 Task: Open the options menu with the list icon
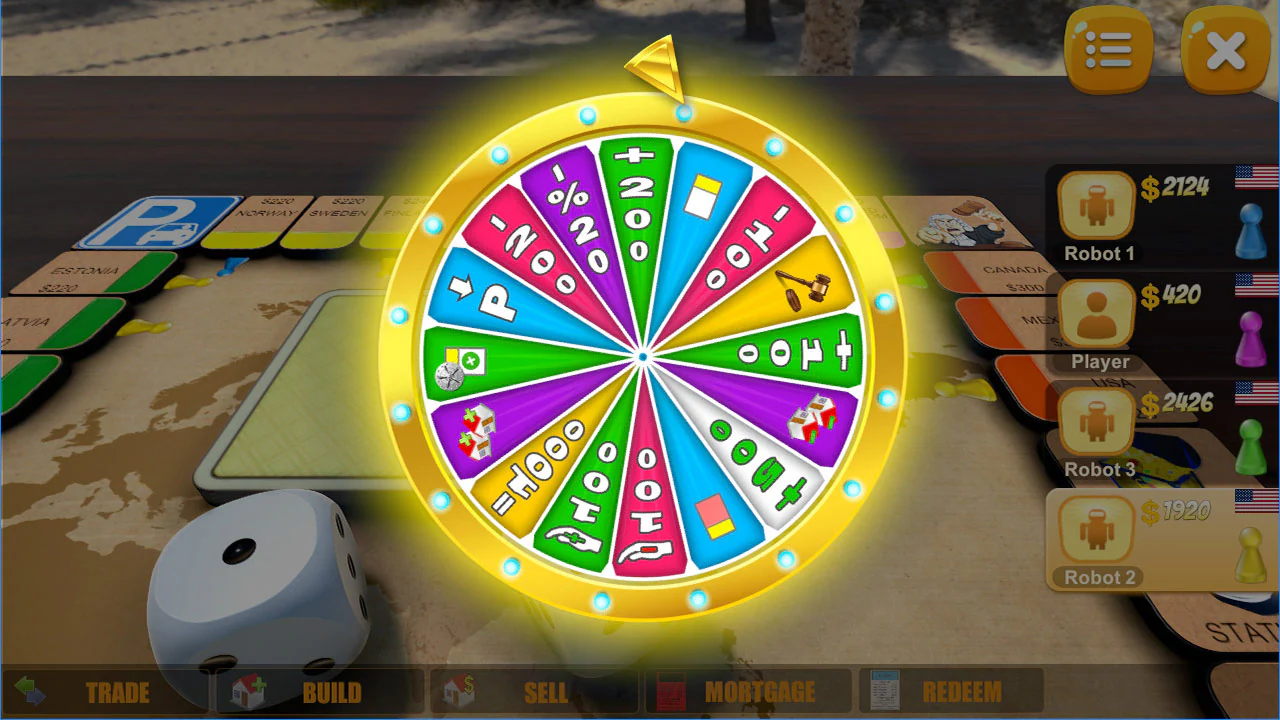1108,50
